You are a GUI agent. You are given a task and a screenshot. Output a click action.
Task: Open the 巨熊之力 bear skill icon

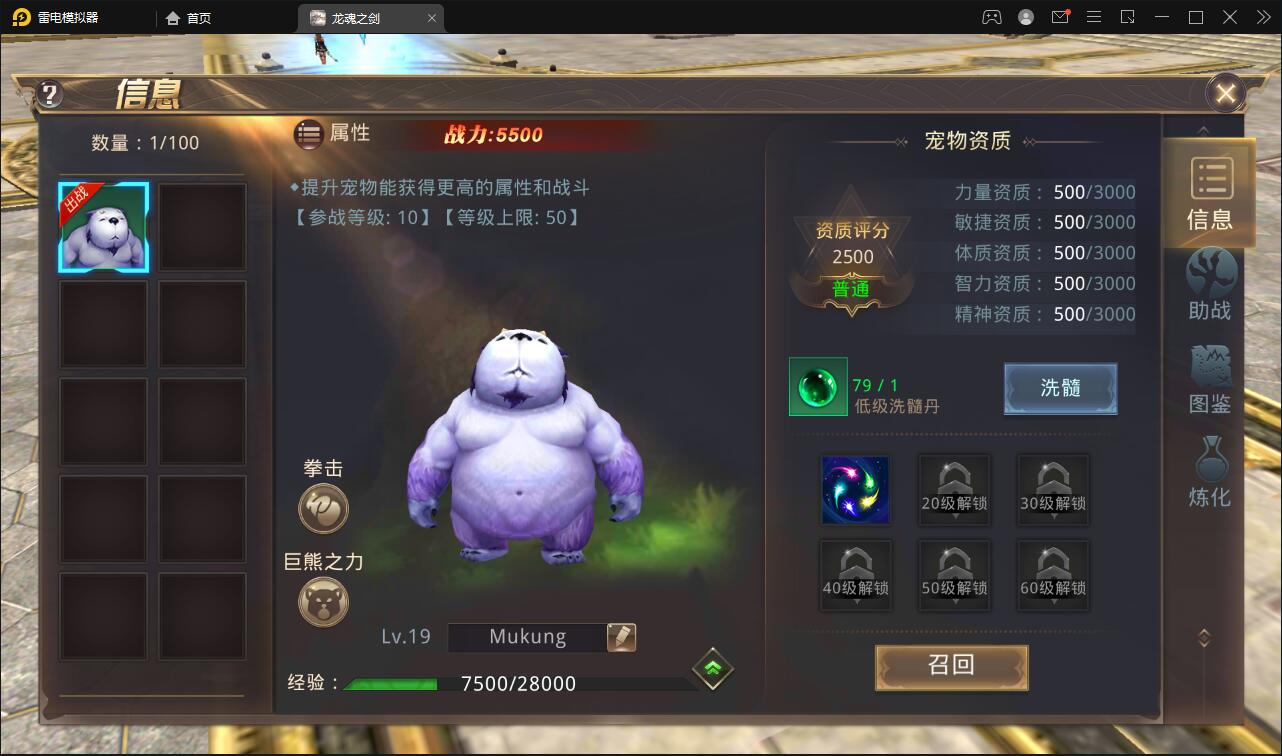[x=322, y=602]
